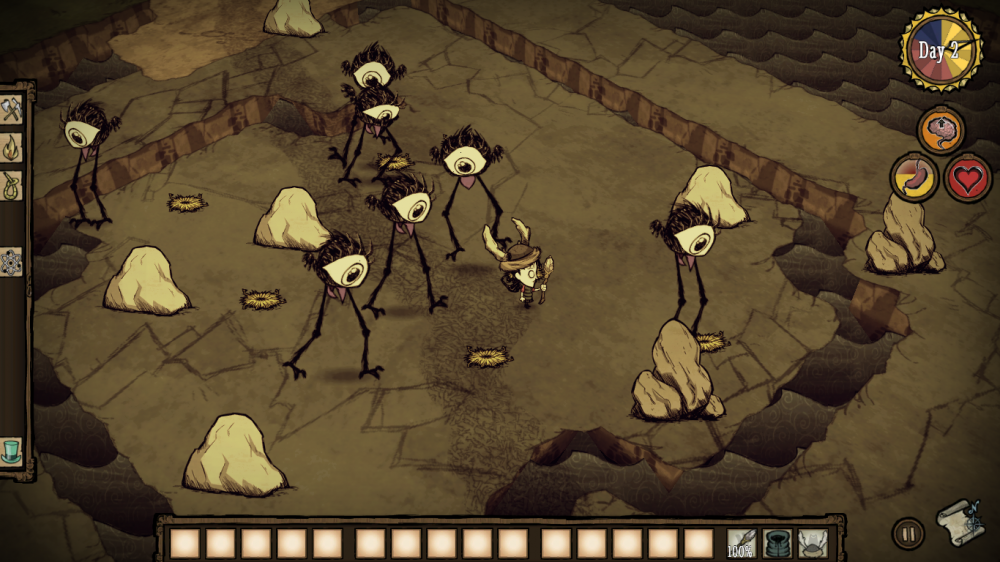The image size is (1000, 562).
Task: Open the Science crafting tab
Action: pyautogui.click(x=12, y=262)
